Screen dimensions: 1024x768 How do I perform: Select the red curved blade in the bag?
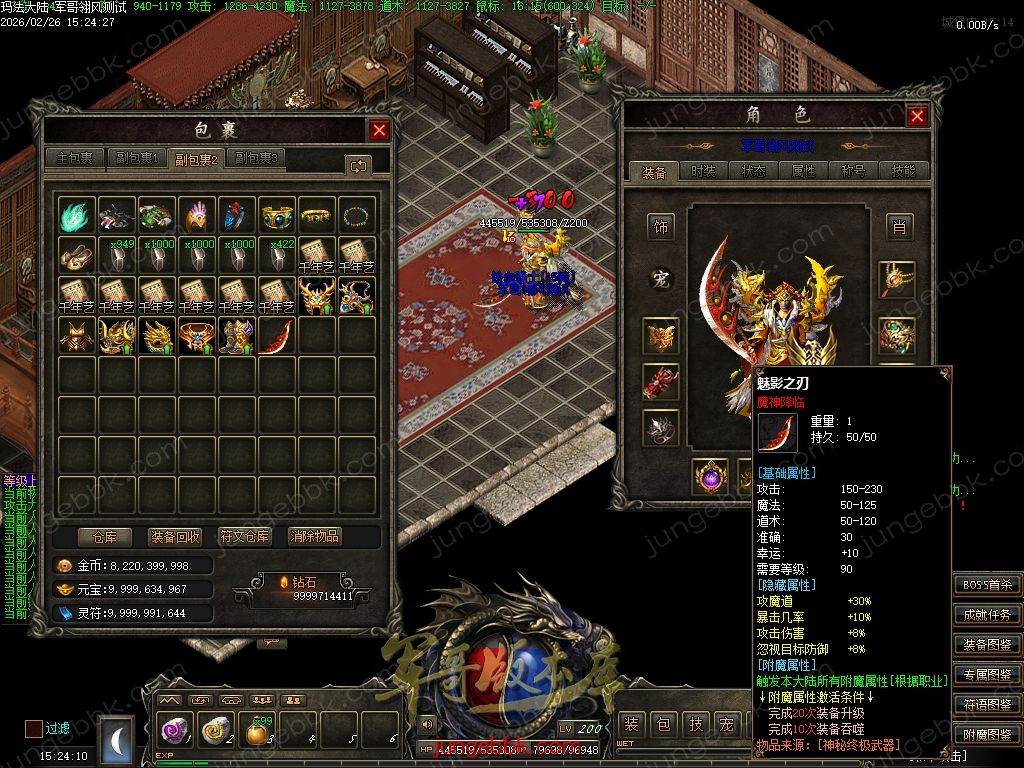277,335
